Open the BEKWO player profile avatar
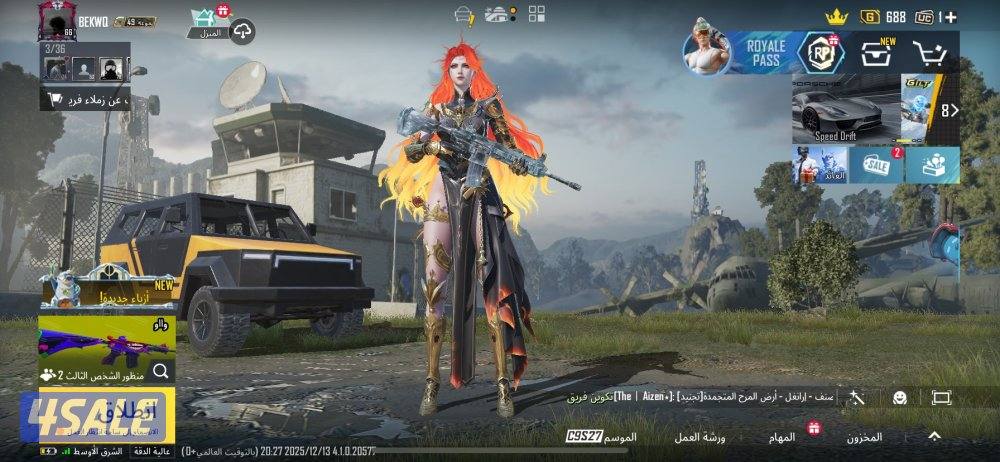This screenshot has width=1000, height=462. 57,20
